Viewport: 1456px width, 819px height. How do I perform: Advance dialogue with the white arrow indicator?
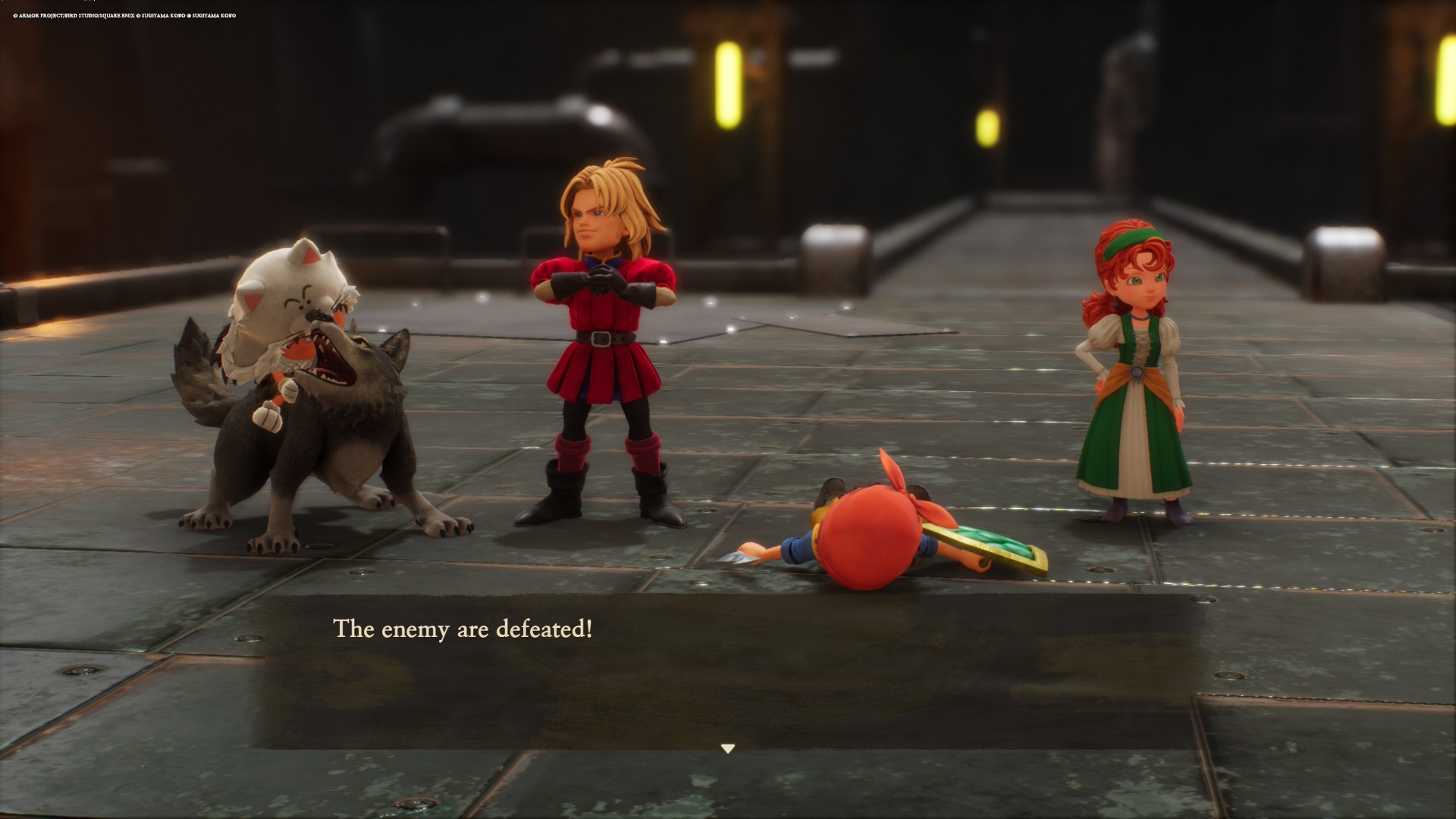[728, 748]
